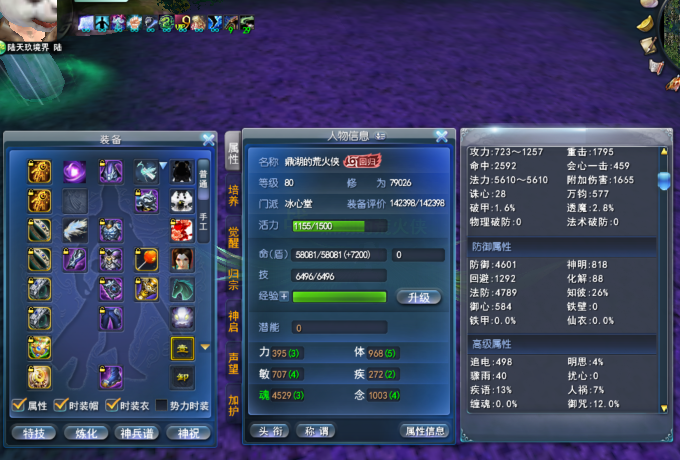Viewport: 680px width, 460px height.
Task: Switch to the 声望 reputation tab
Action: click(x=233, y=362)
